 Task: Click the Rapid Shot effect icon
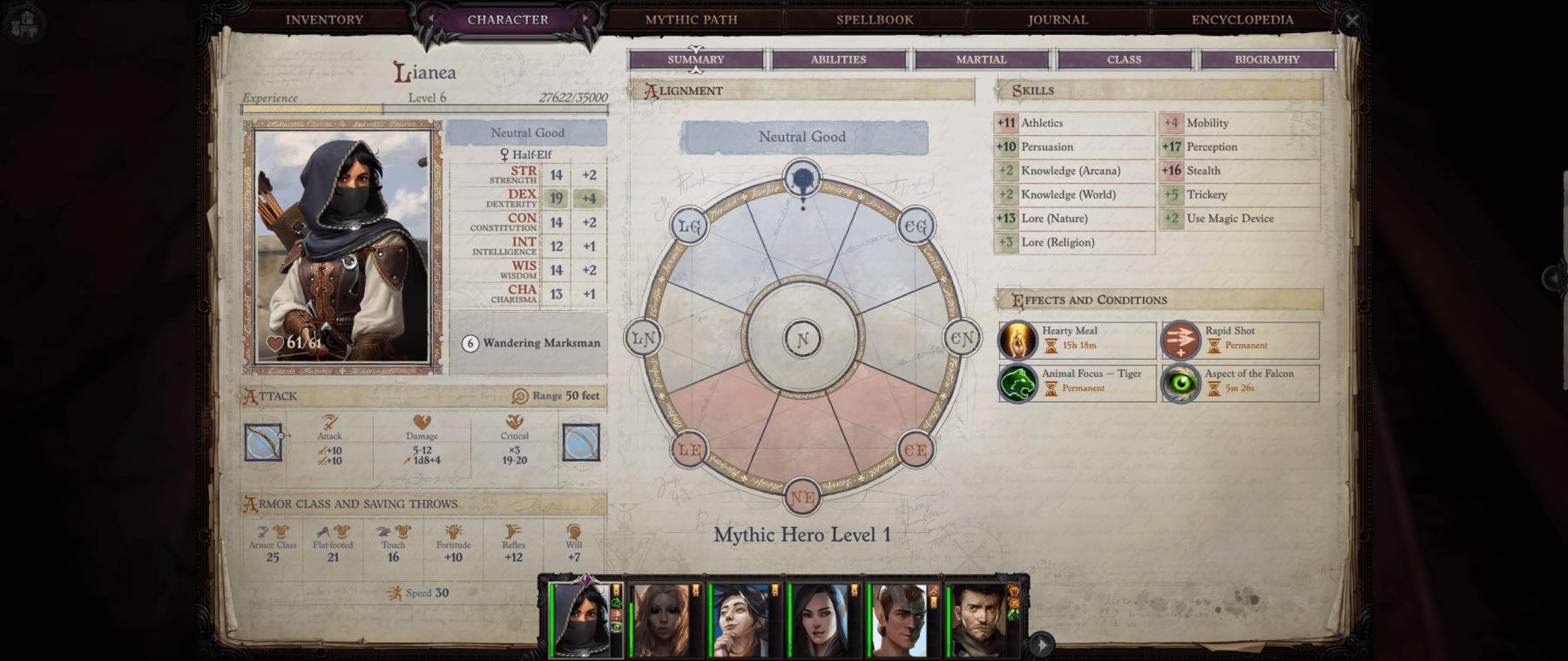coord(1180,340)
